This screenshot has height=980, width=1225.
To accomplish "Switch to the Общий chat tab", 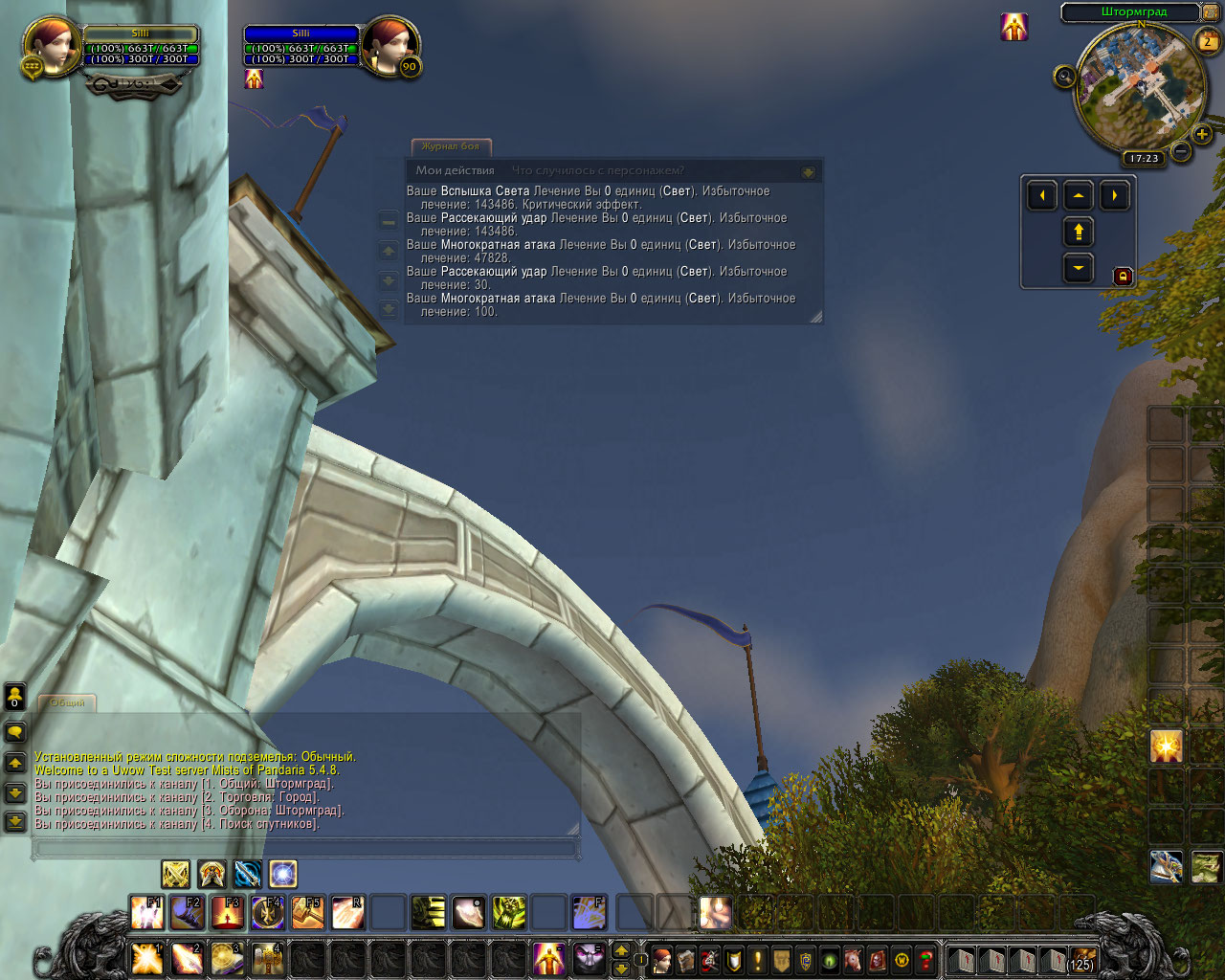I will click(67, 702).
